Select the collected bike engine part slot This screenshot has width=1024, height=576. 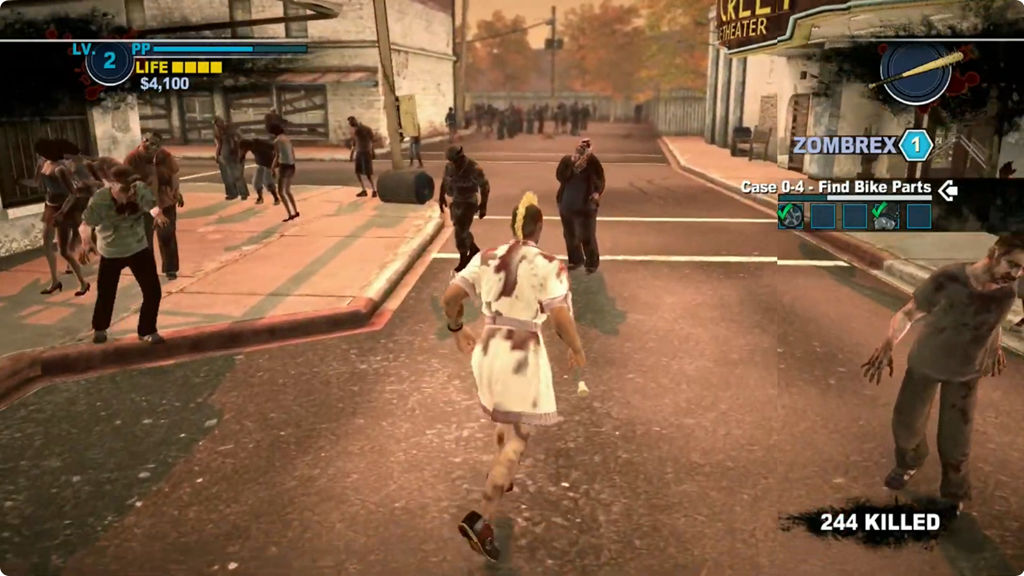(886, 216)
